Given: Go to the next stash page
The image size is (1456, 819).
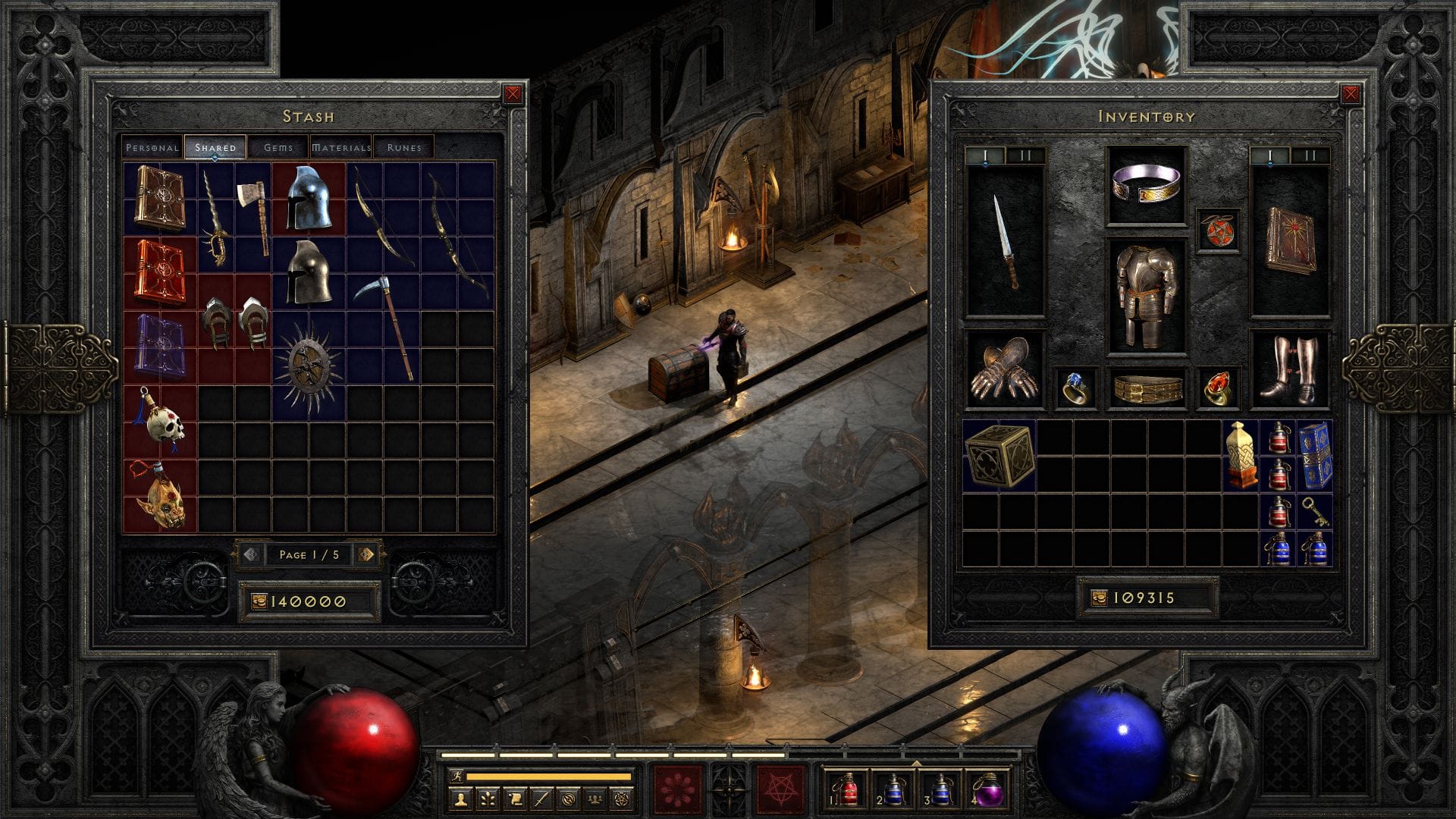Looking at the screenshot, I should tap(366, 554).
